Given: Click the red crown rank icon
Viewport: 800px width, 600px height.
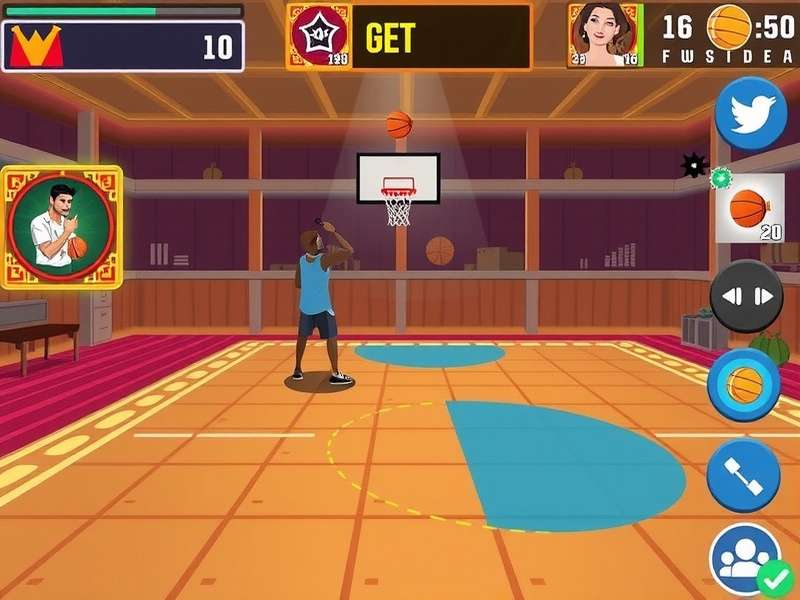Looking at the screenshot, I should [x=36, y=46].
